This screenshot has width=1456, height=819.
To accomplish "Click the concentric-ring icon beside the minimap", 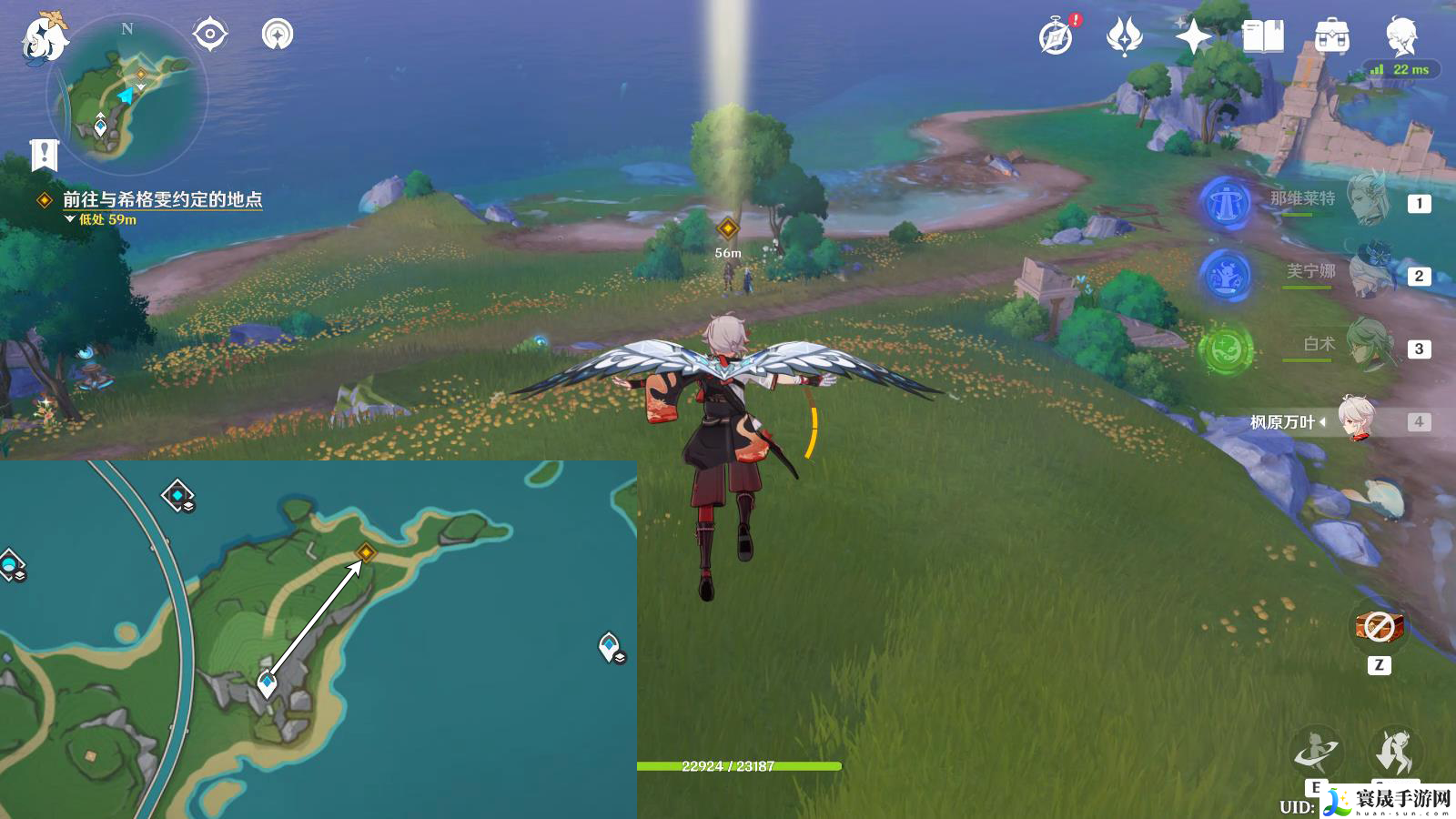I will tap(278, 35).
